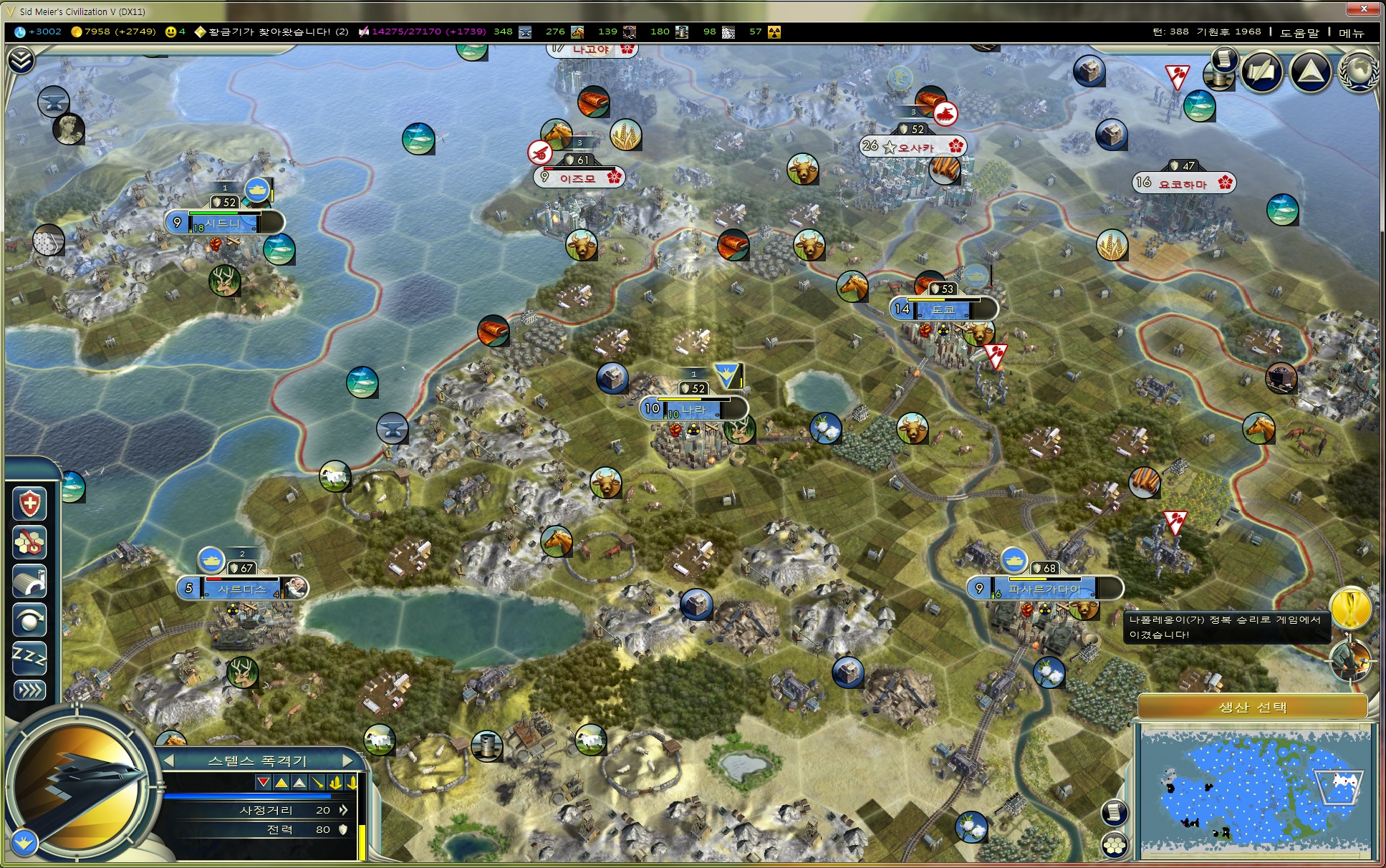Close the Civilization V window
The image size is (1386, 868).
(x=1364, y=9)
